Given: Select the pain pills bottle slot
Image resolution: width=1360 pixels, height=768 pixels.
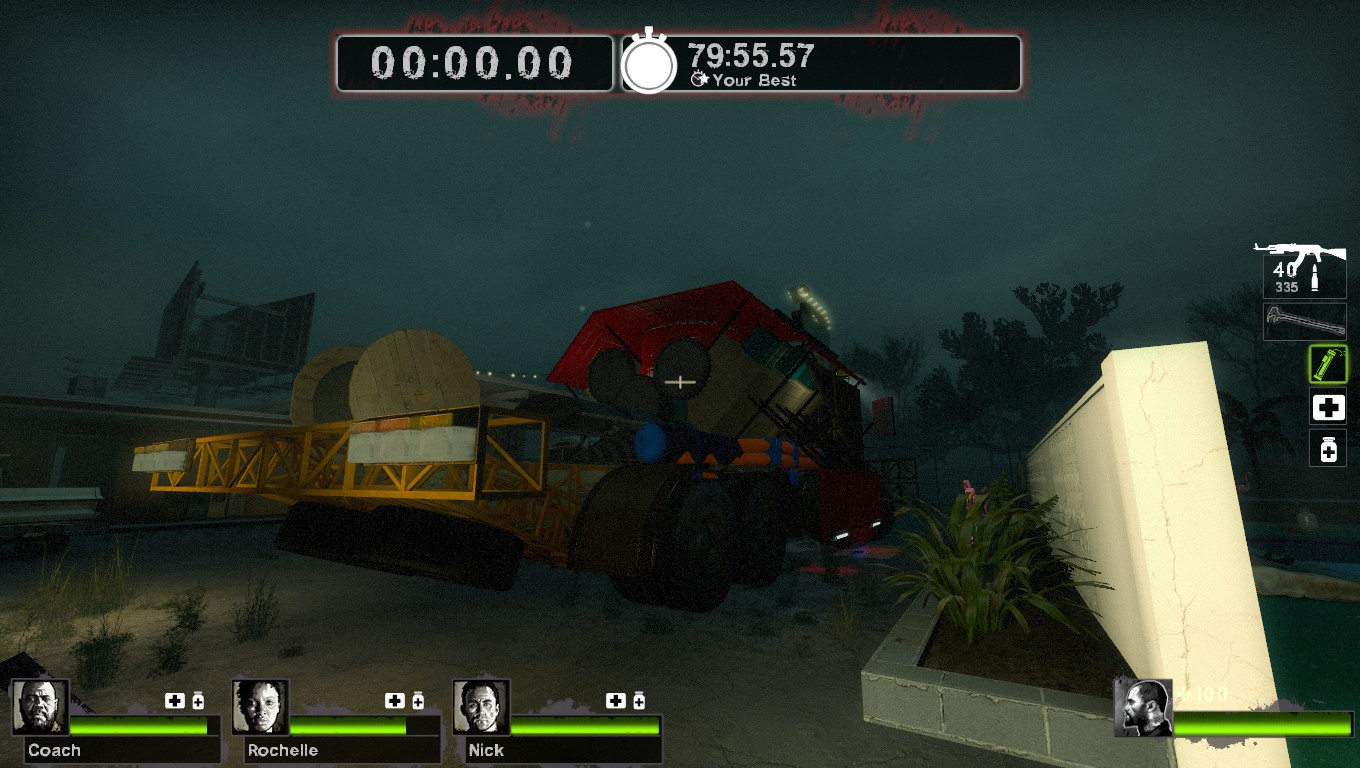Looking at the screenshot, I should tap(1328, 449).
